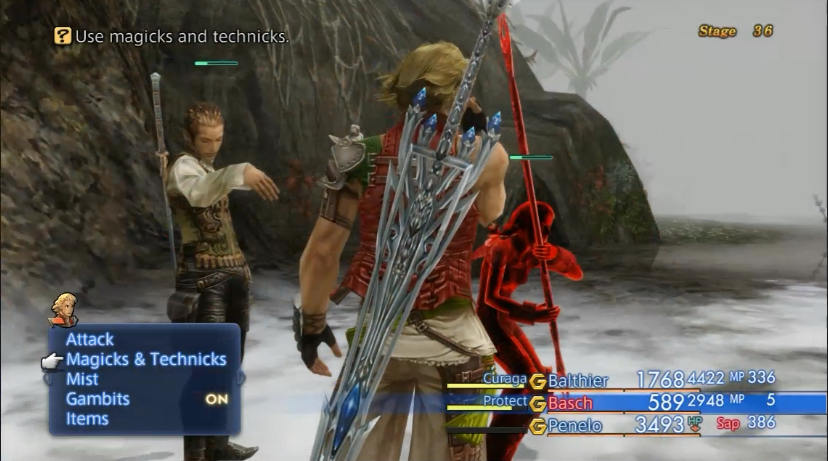Open Magicks & Technicks command

coord(146,360)
